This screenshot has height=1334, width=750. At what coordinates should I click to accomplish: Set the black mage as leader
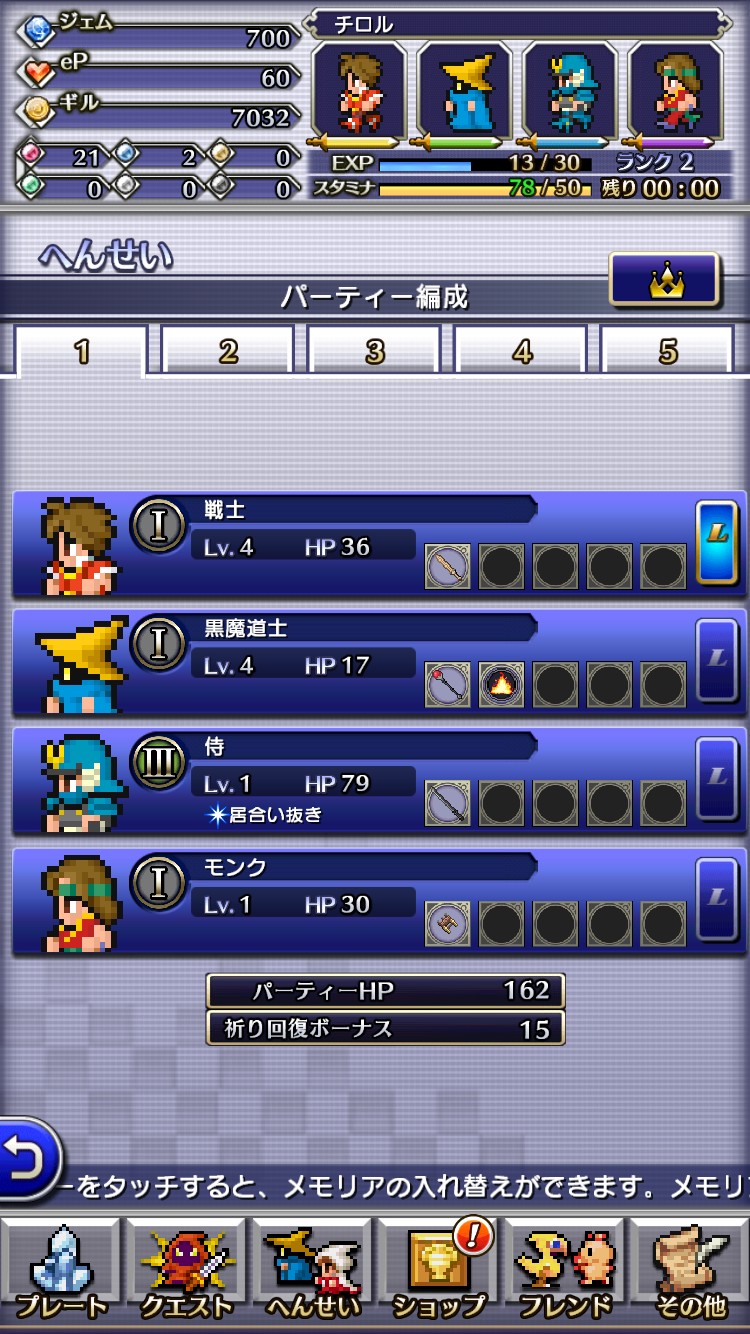[717, 659]
